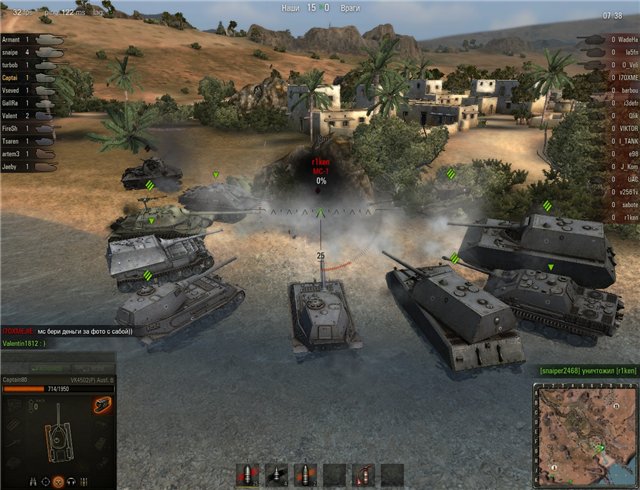Select the third shell ammo slot
This screenshot has height=490, width=640.
pyautogui.click(x=305, y=473)
